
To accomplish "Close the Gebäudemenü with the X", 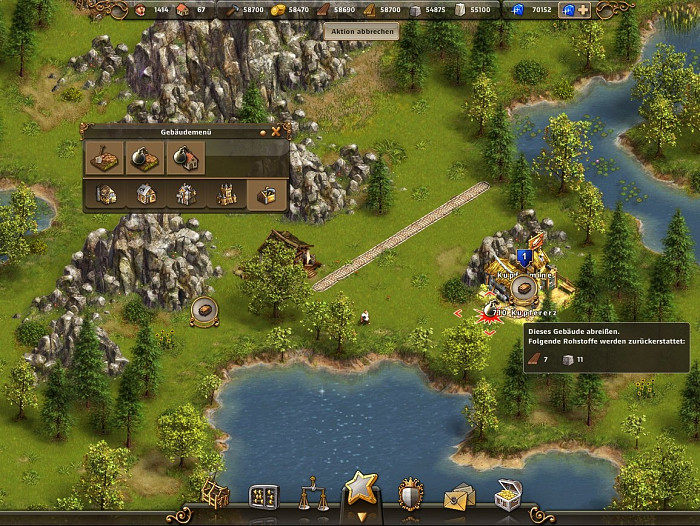I will (276, 131).
